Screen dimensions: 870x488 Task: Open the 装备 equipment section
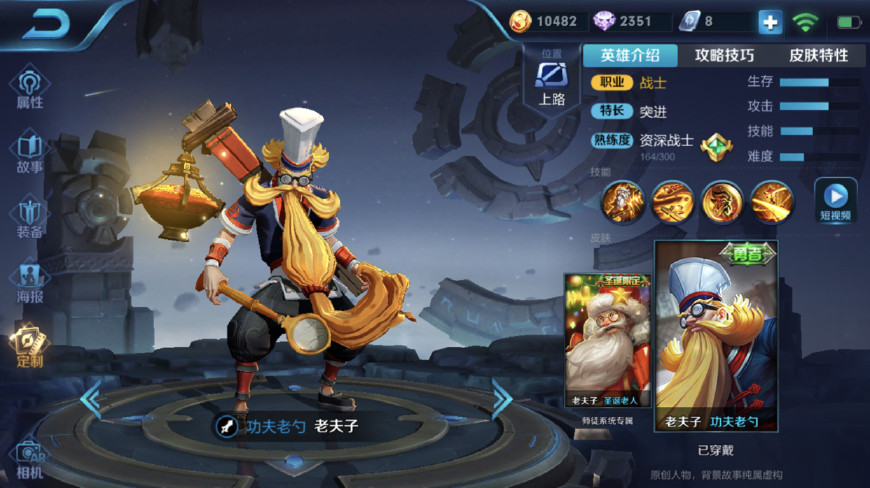(30, 217)
